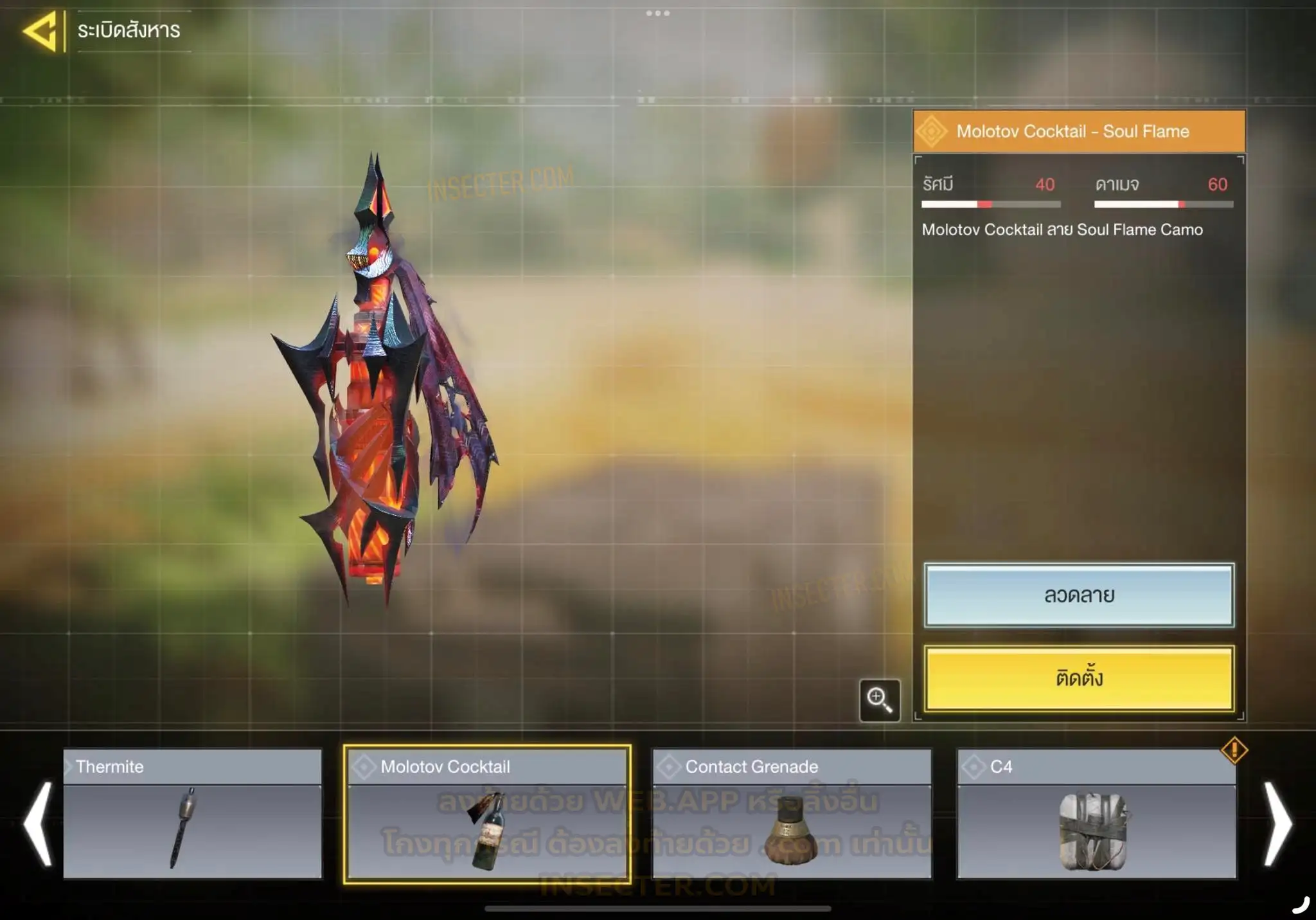The height and width of the screenshot is (920, 1316).
Task: Select the Thermite grenade card
Action: [192, 814]
